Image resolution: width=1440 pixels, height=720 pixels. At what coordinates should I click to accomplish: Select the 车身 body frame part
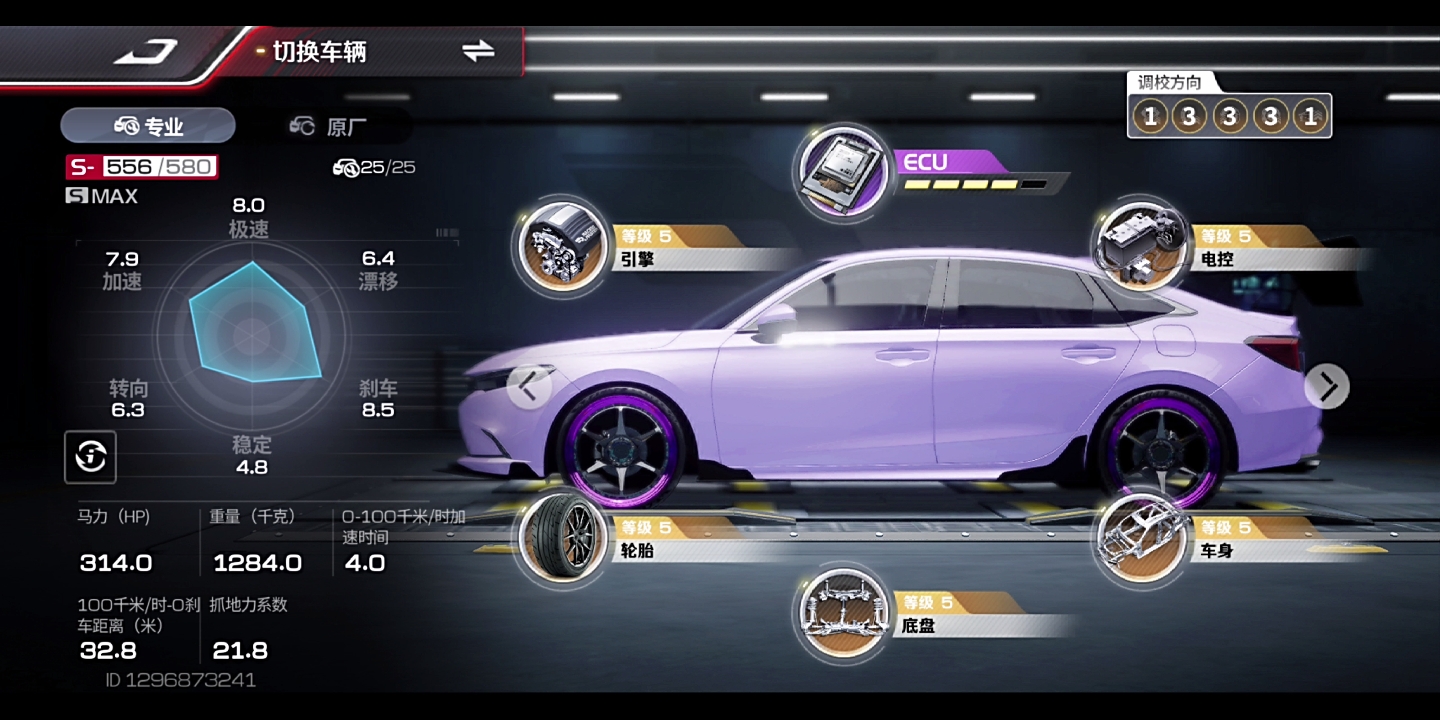(1139, 538)
